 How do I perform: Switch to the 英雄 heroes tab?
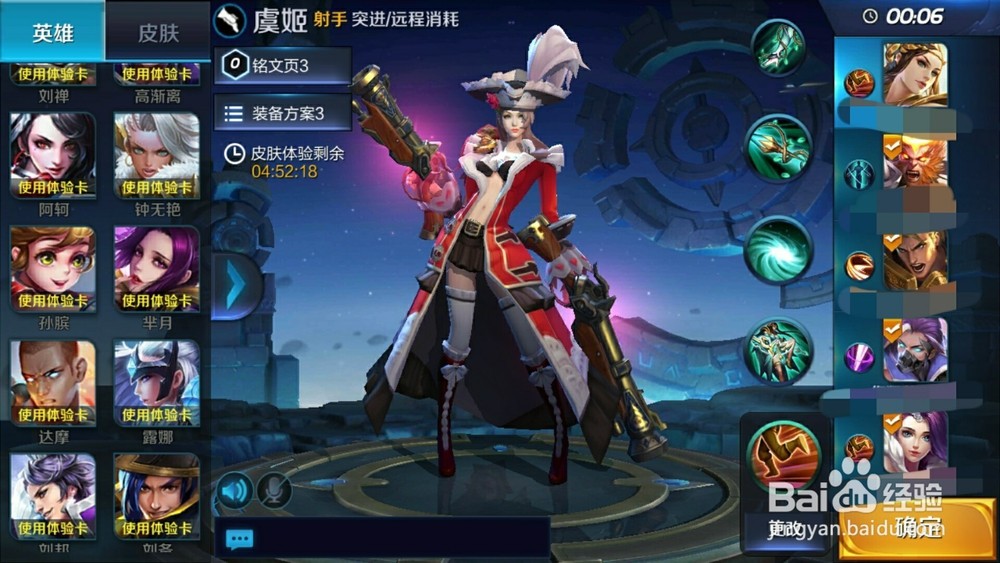(x=52, y=32)
